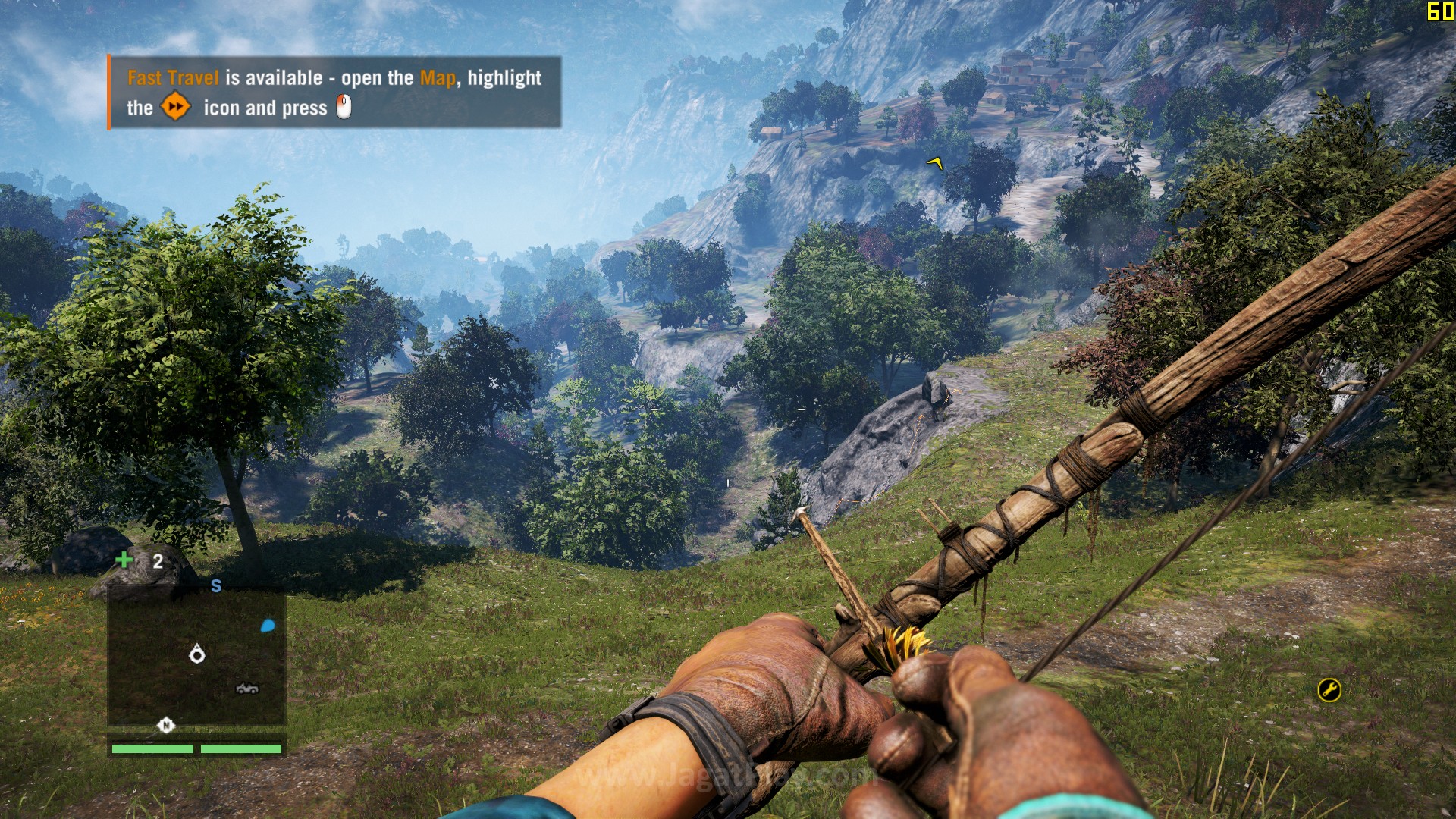
Task: Click the yellow wrench repair icon
Action: pyautogui.click(x=1329, y=689)
